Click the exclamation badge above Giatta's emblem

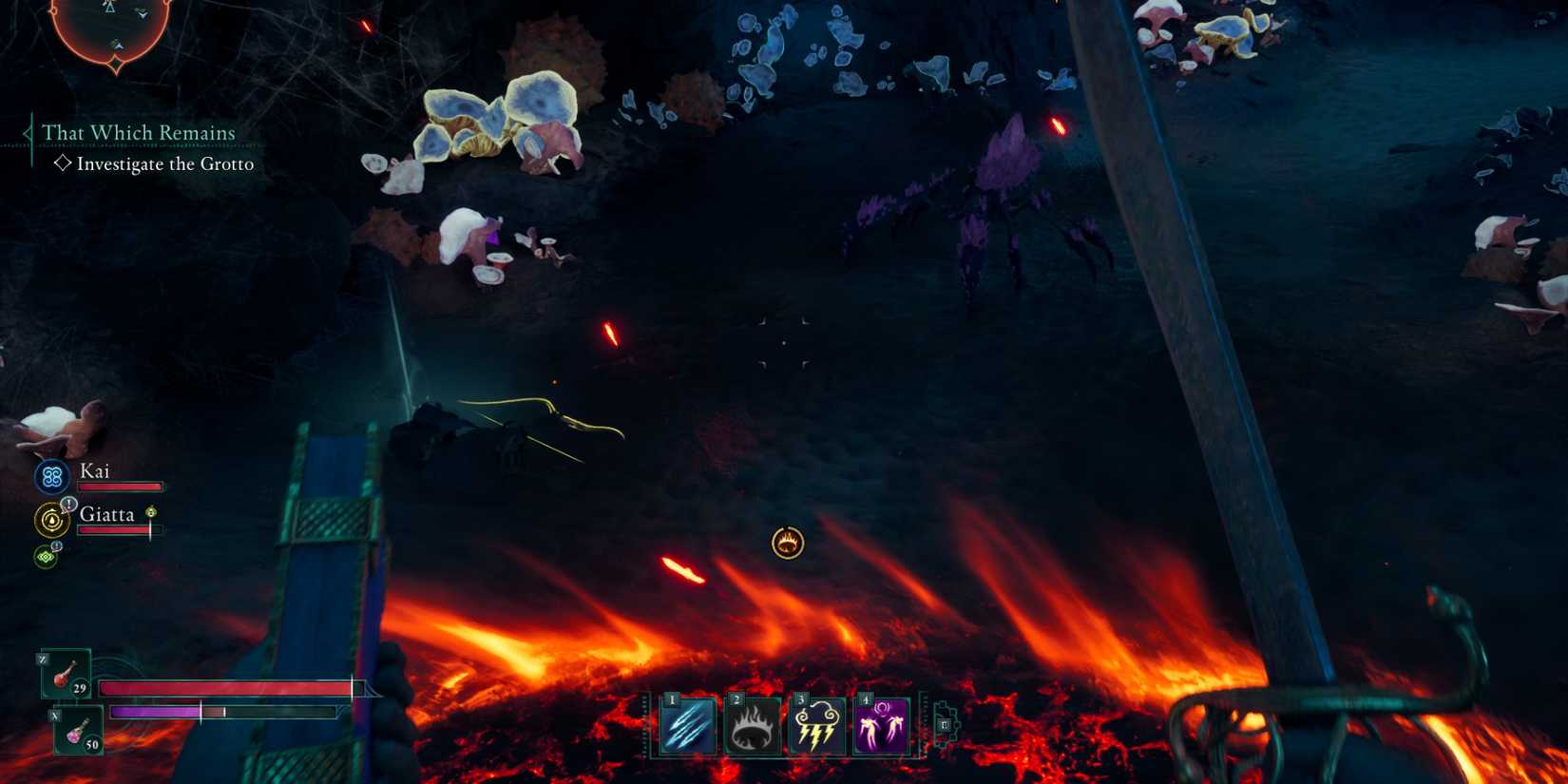pyautogui.click(x=68, y=504)
